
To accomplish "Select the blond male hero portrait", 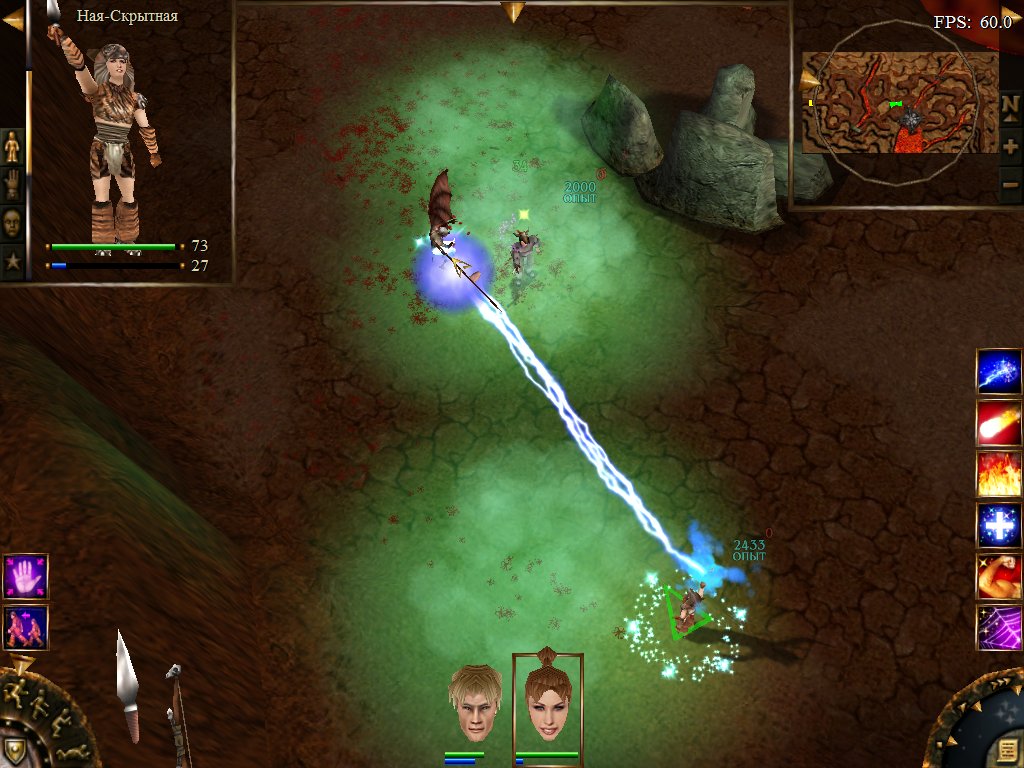I will (474, 701).
